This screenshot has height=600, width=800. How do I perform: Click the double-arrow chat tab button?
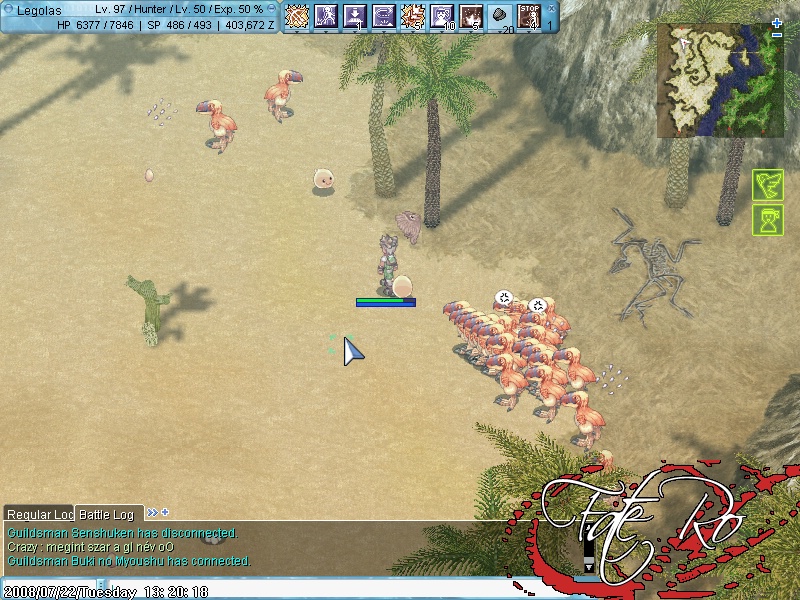point(153,513)
